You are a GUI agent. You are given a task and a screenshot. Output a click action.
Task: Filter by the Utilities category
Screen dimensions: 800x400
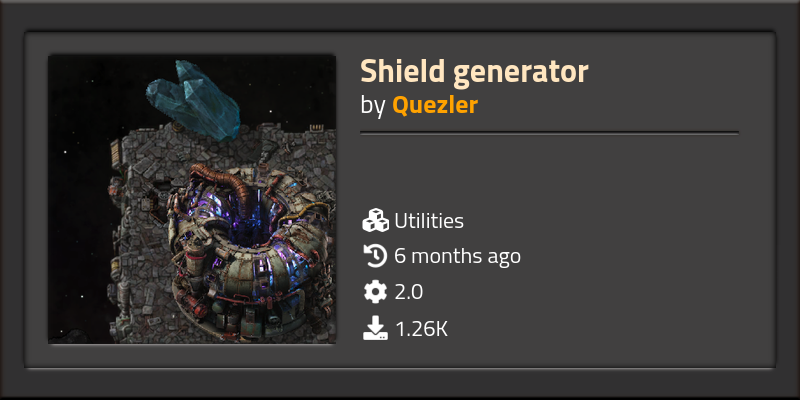point(428,221)
